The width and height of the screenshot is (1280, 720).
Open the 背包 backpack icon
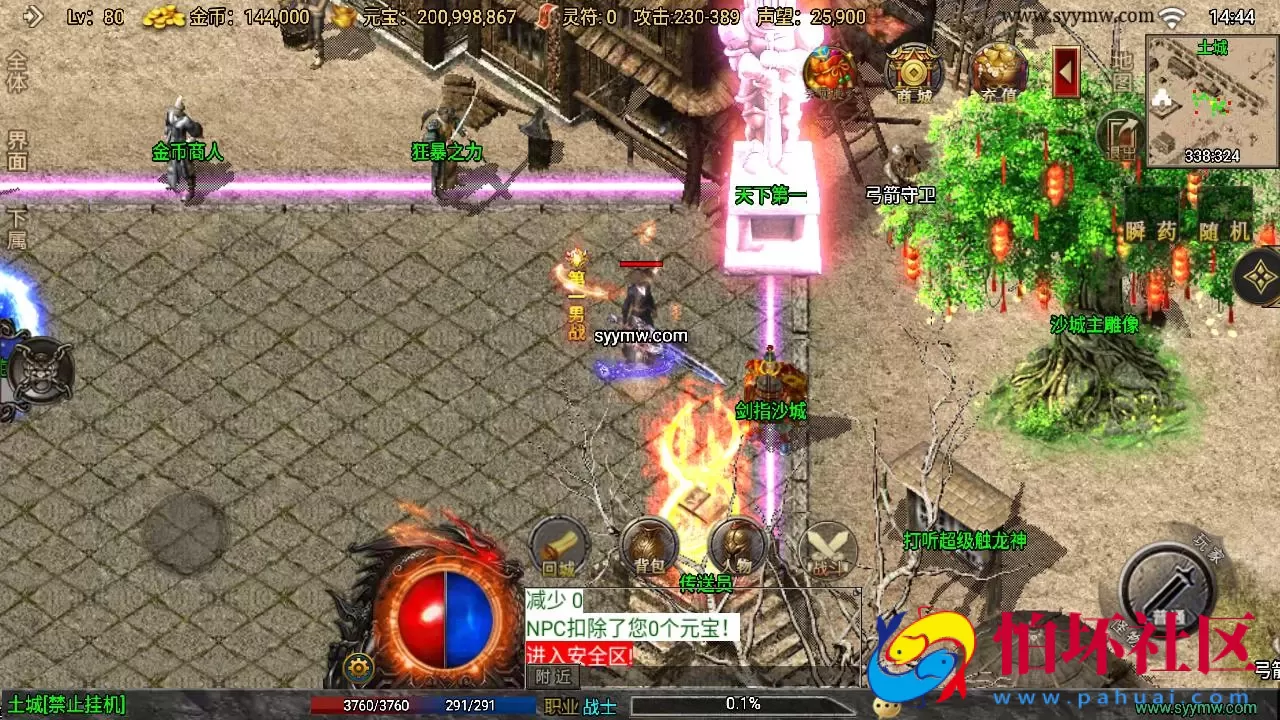coord(649,548)
